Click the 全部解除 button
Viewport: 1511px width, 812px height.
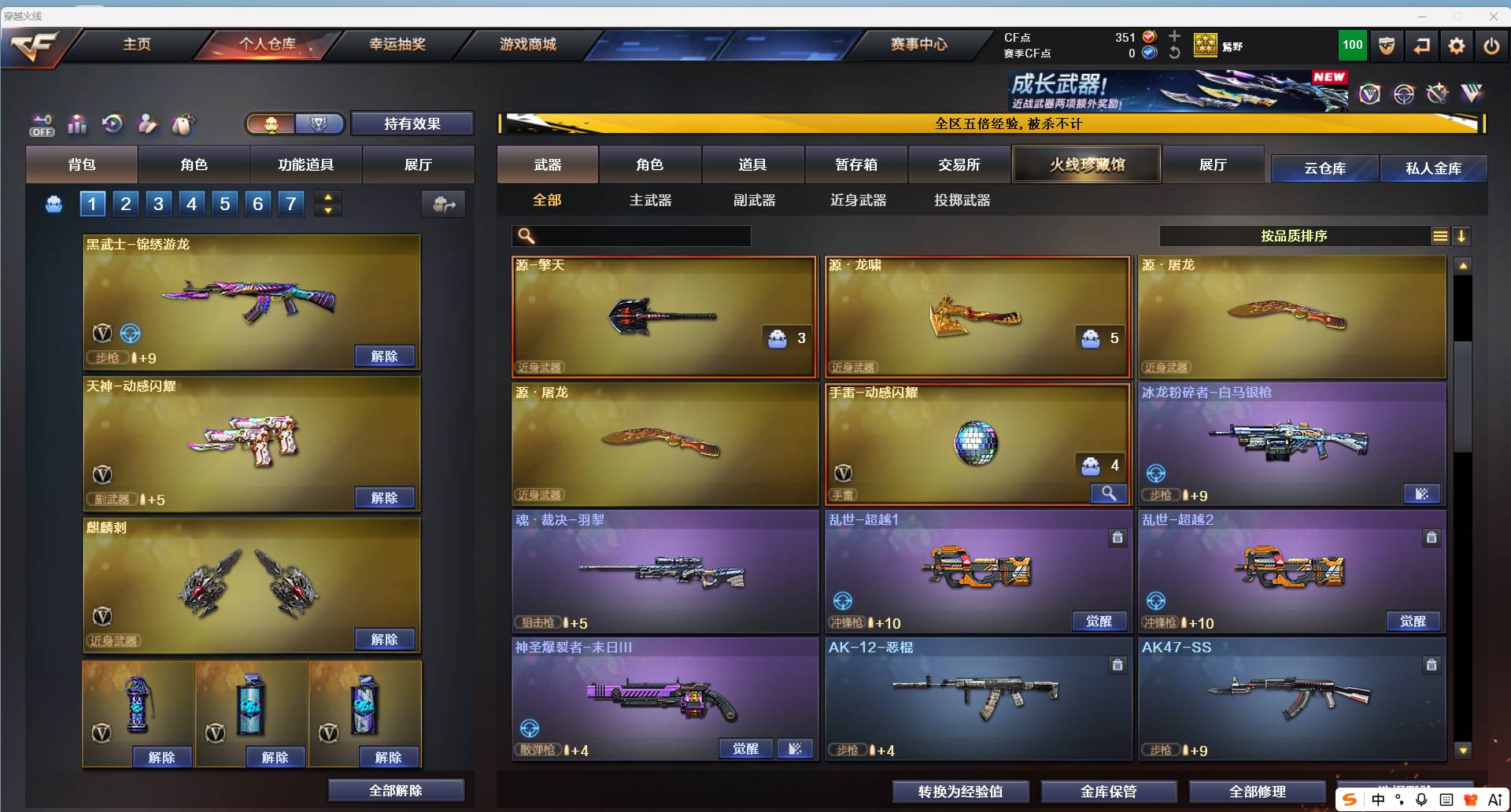coord(396,790)
